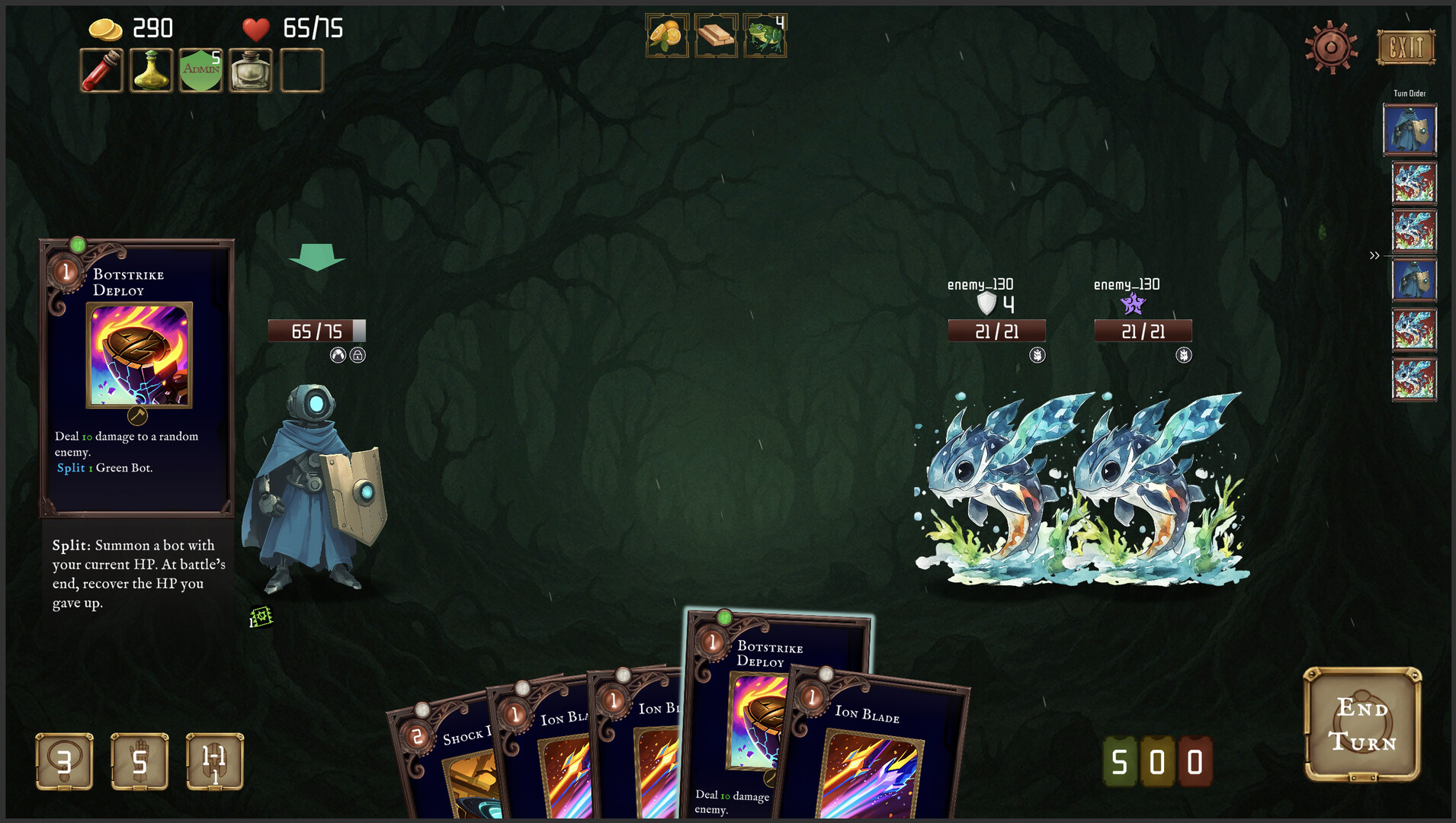This screenshot has width=1456, height=823.
Task: Toggle the green bot marker near player's feet
Action: click(x=260, y=617)
